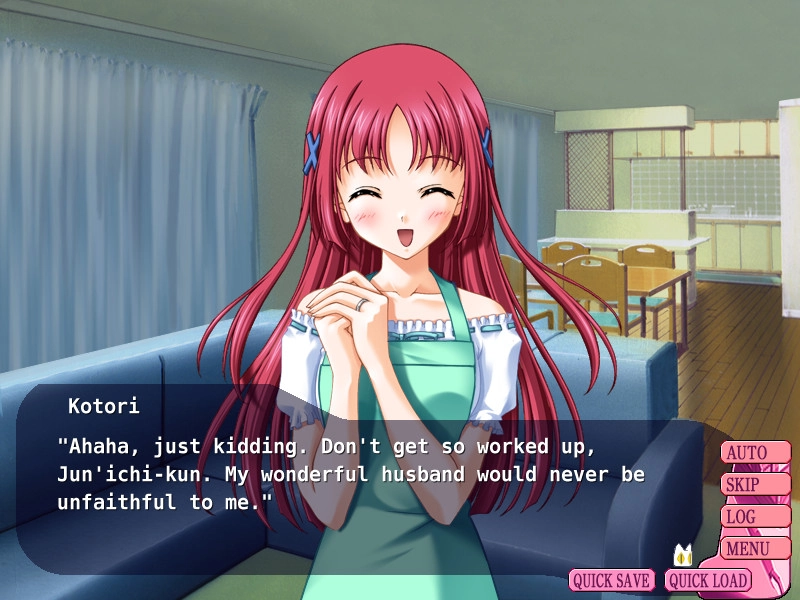800x600 pixels.
Task: Open the dialogue LOG
Action: point(754,517)
